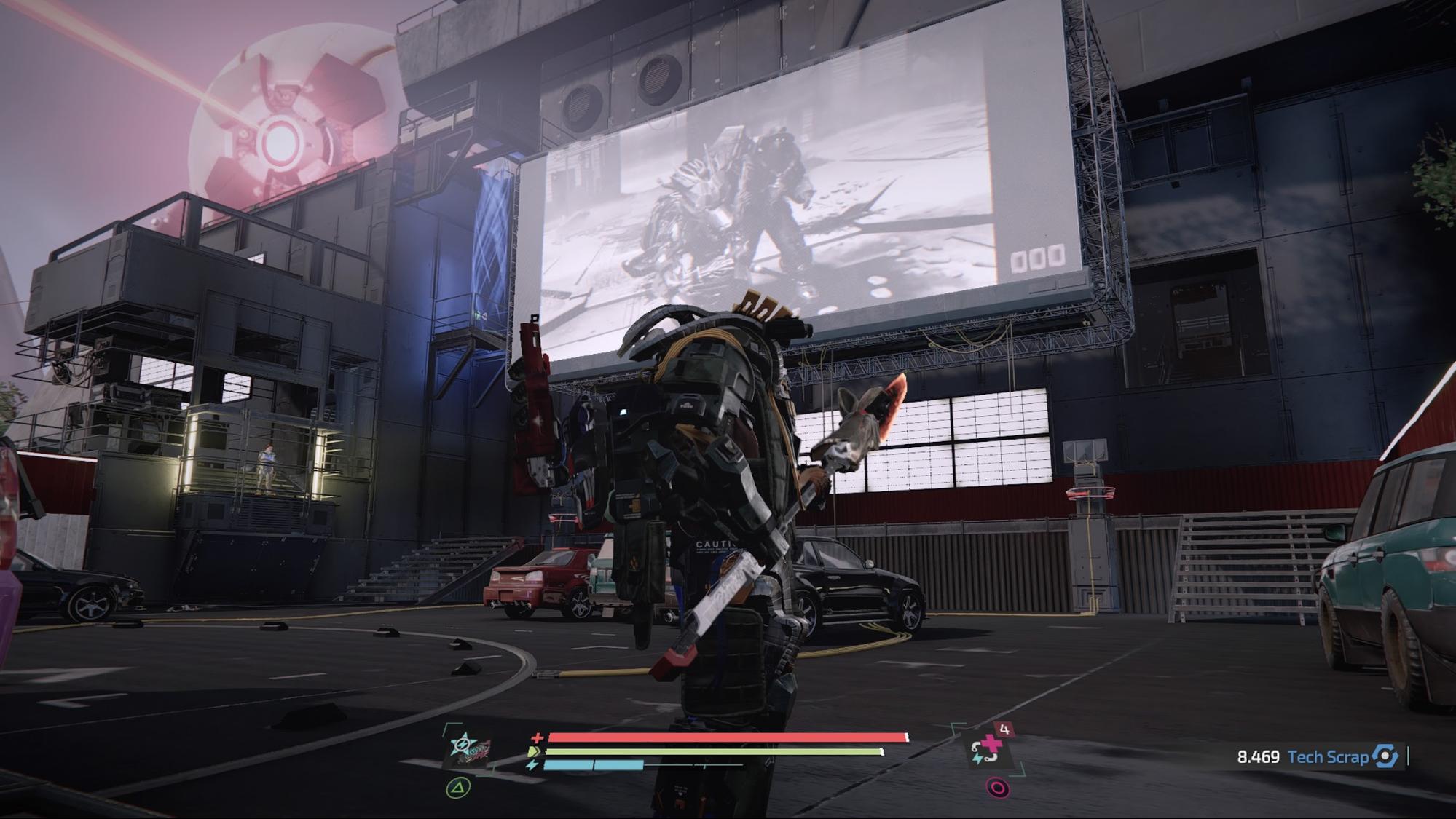1456x819 pixels.
Task: Click the lightning bolt inside the star emblem
Action: point(462,744)
